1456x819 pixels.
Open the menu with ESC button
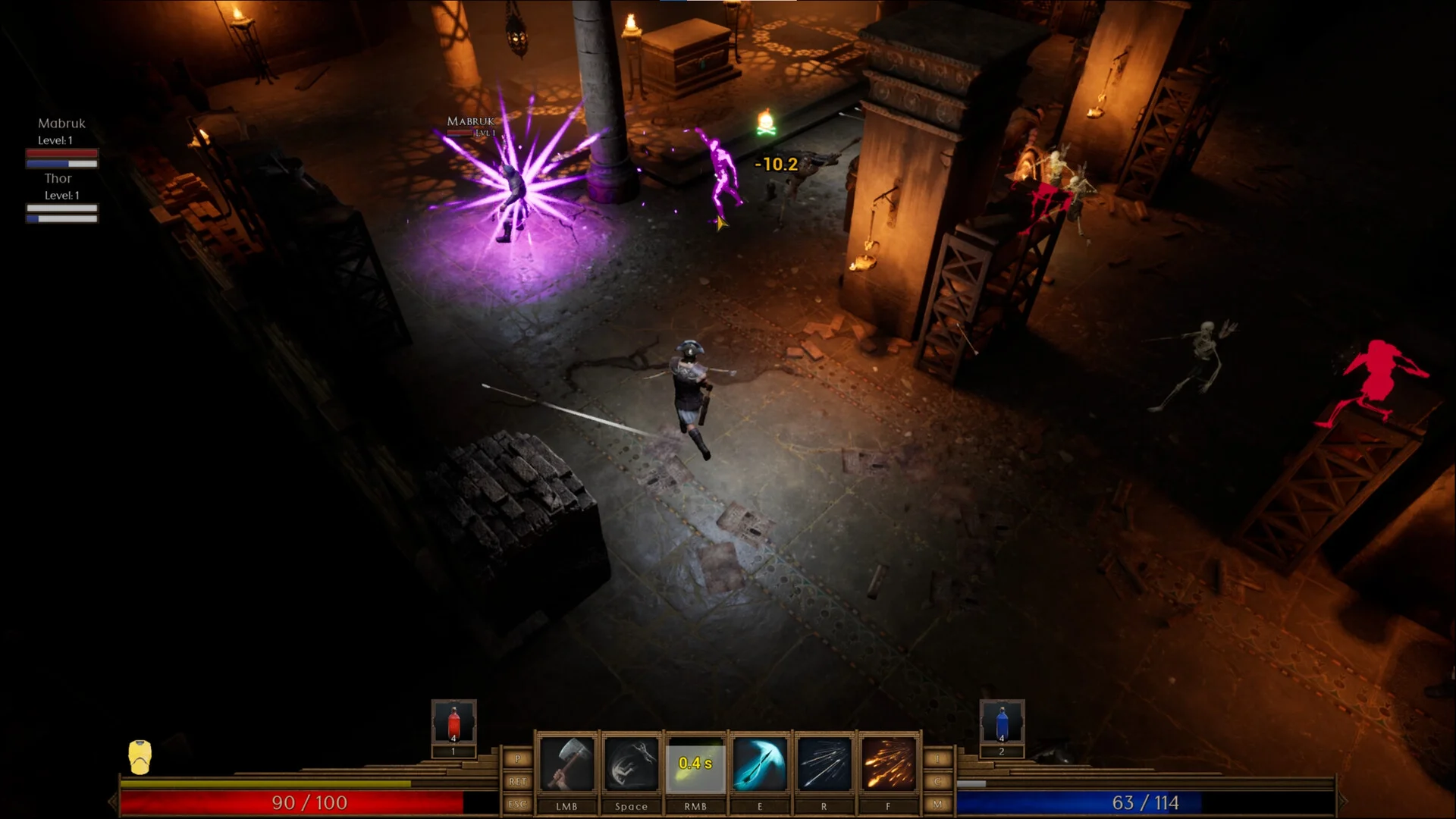518,804
